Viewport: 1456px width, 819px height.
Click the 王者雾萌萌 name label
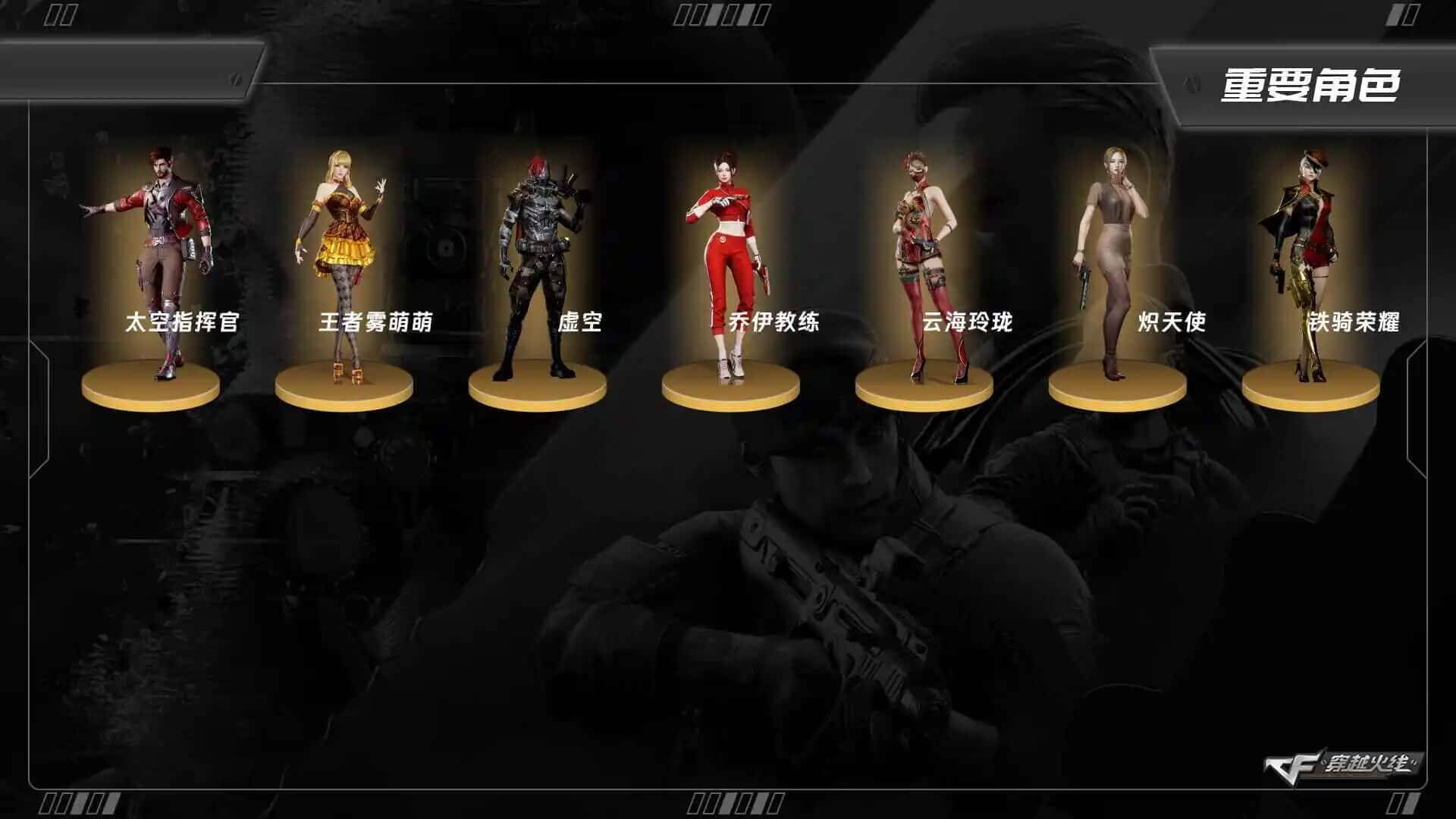click(375, 324)
